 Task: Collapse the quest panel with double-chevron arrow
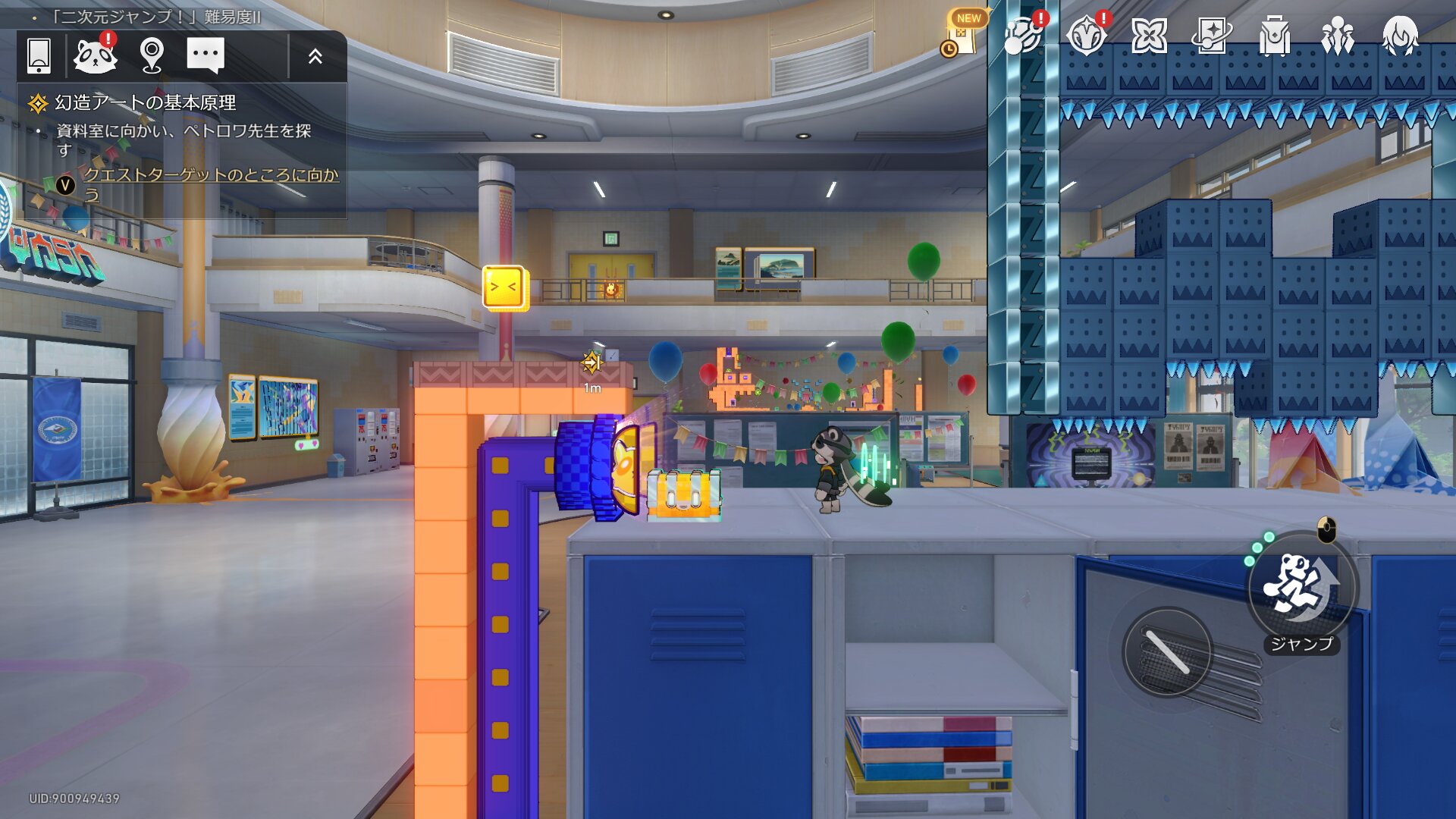coord(315,56)
